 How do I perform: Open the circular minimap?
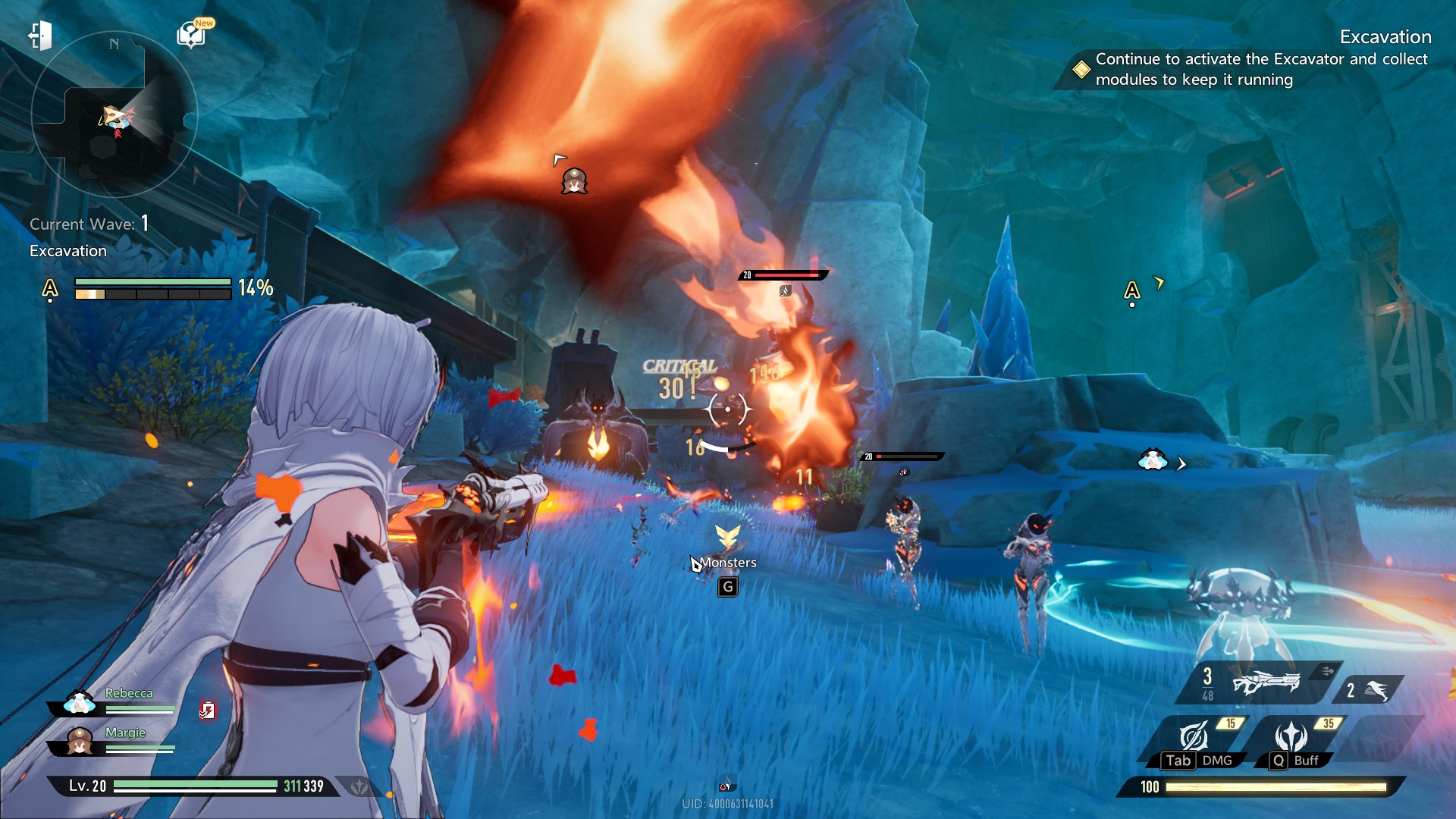click(x=114, y=115)
